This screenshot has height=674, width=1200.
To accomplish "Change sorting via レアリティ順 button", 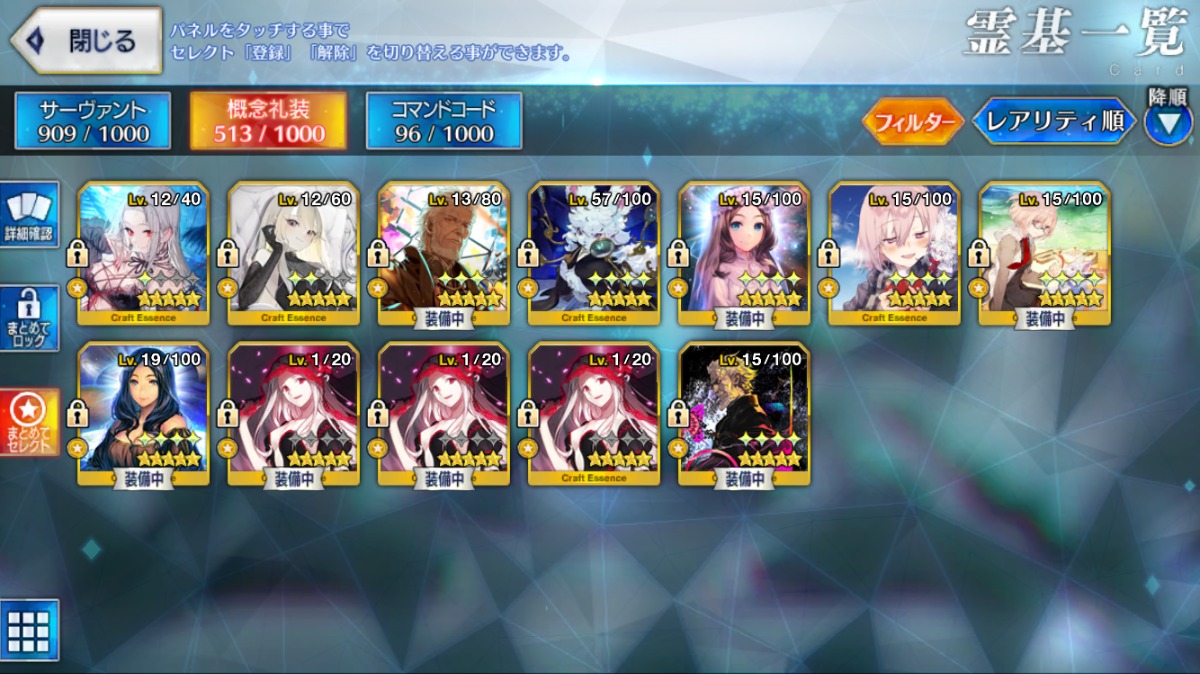I will [1053, 122].
